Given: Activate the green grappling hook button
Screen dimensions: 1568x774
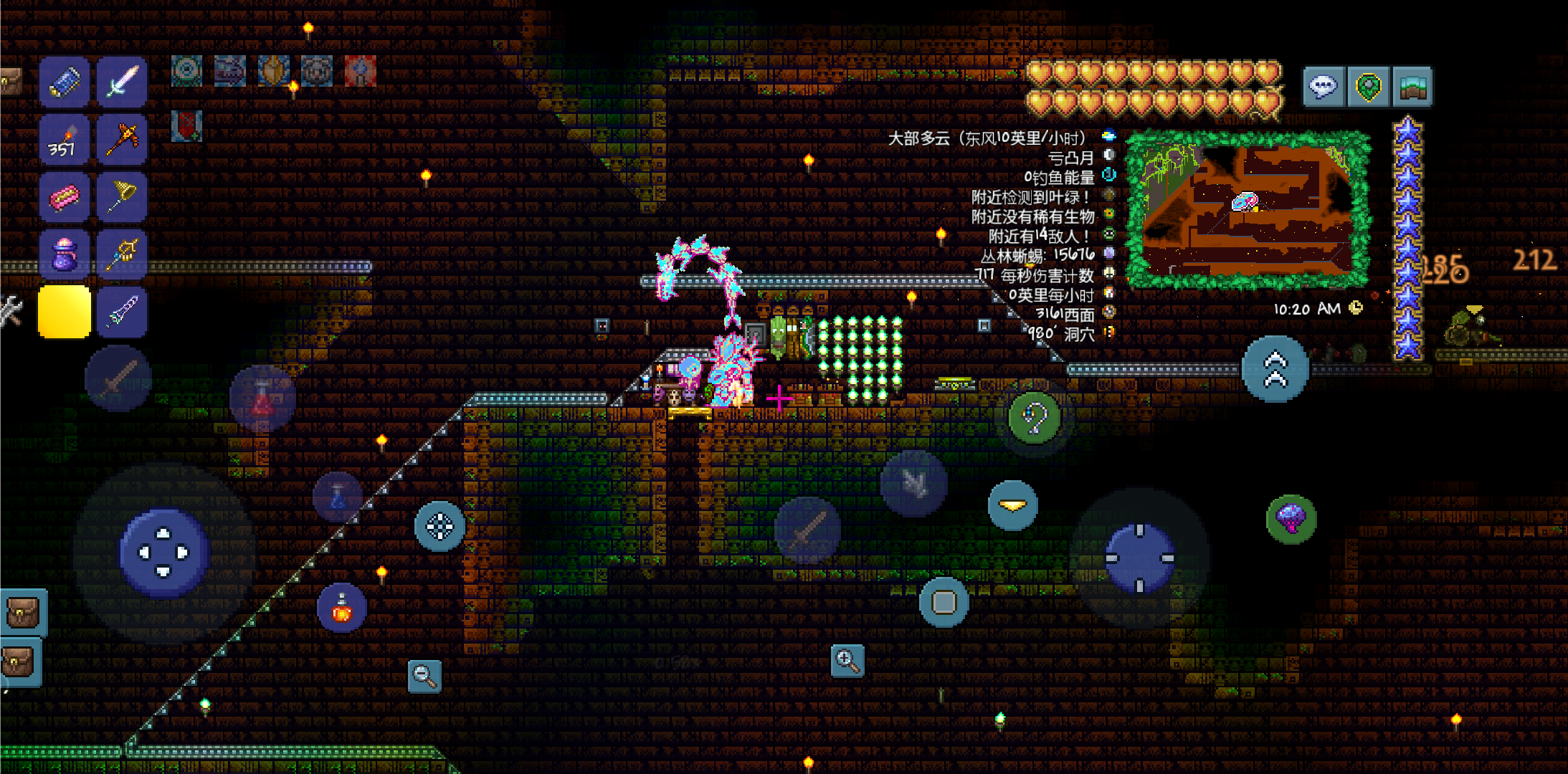Looking at the screenshot, I should click(x=1034, y=418).
